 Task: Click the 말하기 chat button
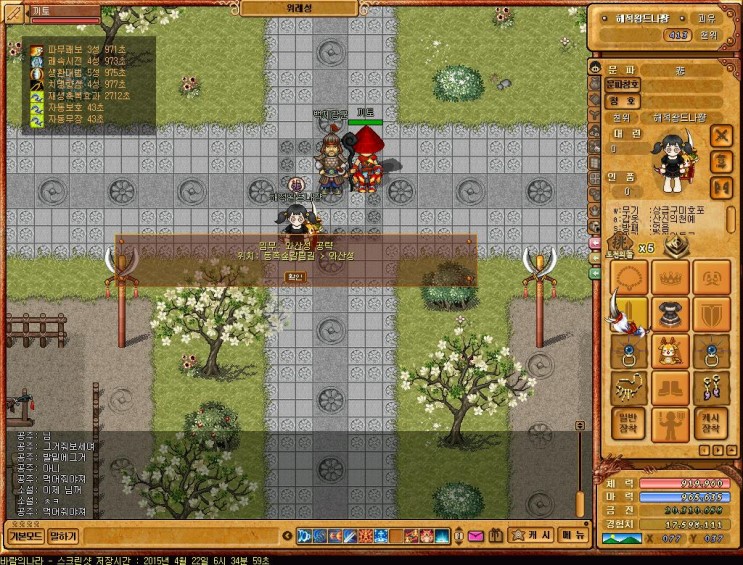point(63,536)
